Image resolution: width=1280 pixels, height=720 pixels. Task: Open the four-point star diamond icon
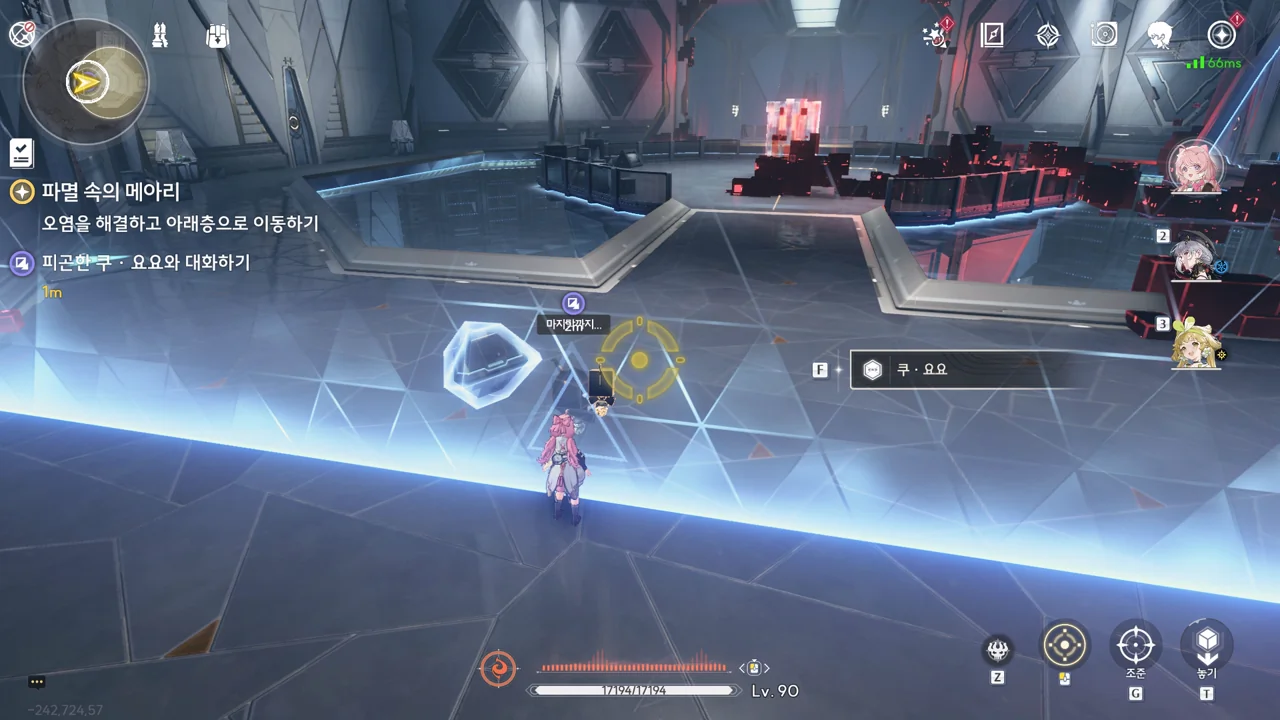point(1047,36)
